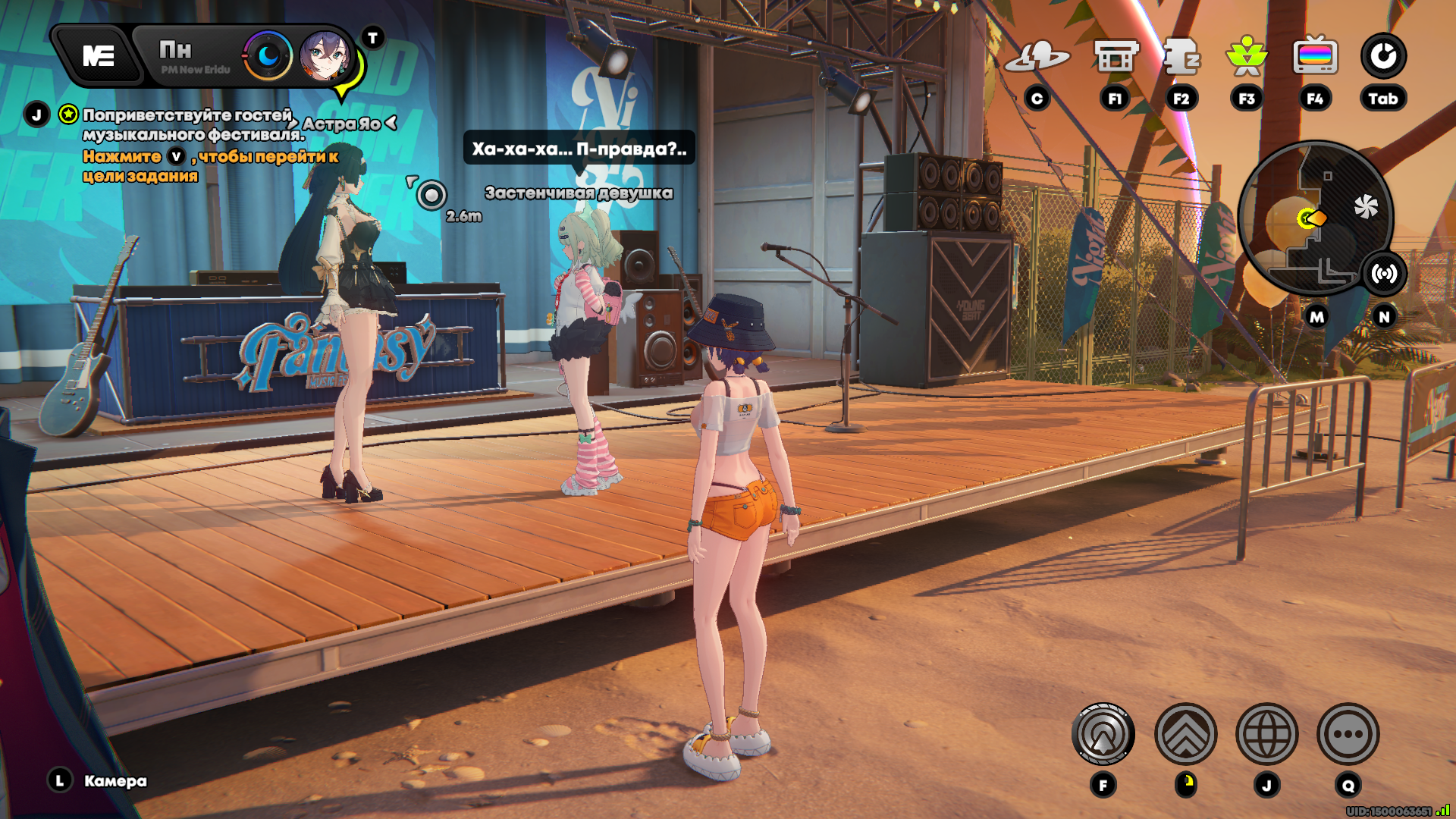Open the main menu logo button

[x=99, y=55]
